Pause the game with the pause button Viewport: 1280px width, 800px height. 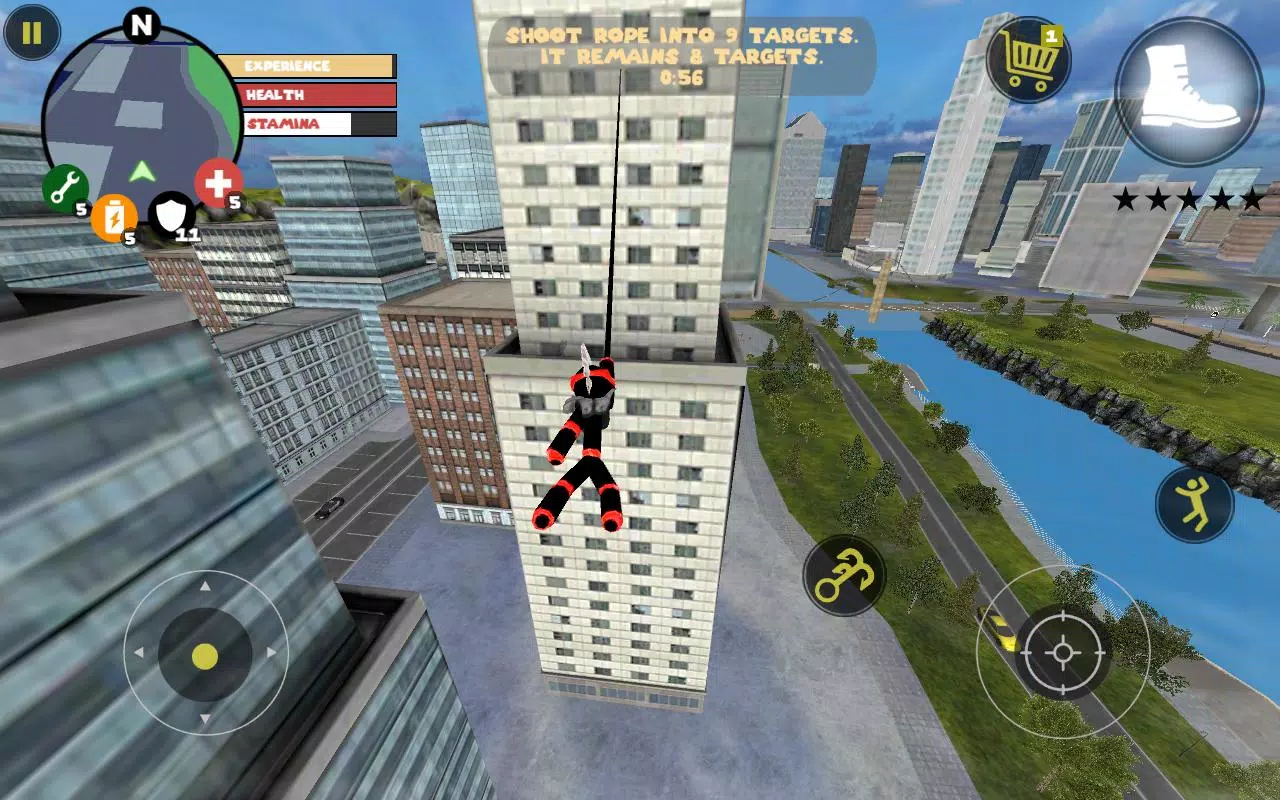pos(32,33)
